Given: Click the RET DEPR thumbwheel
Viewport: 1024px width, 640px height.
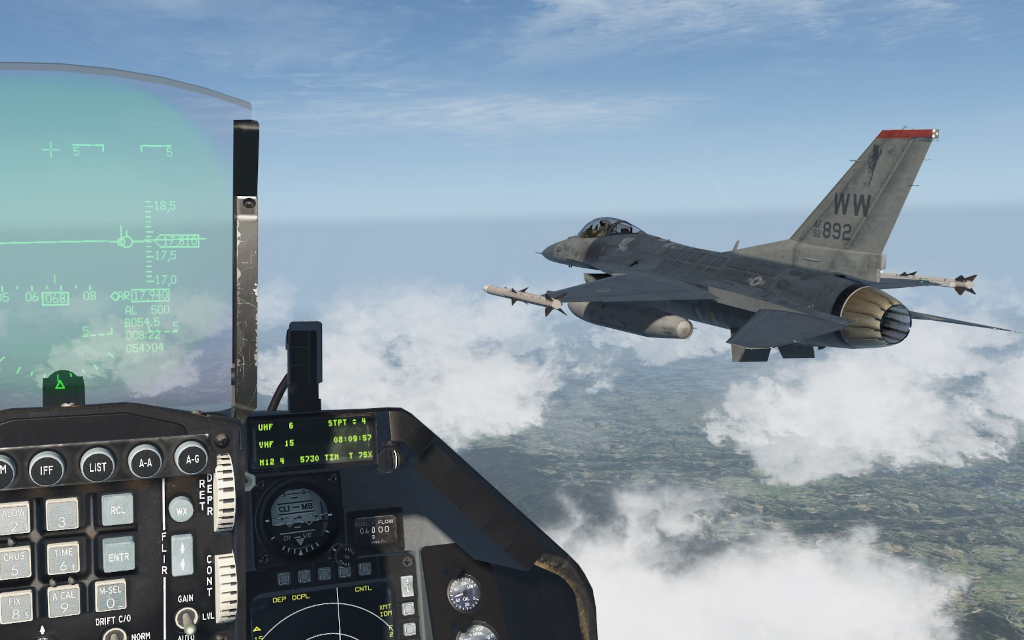Looking at the screenshot, I should 224,492.
